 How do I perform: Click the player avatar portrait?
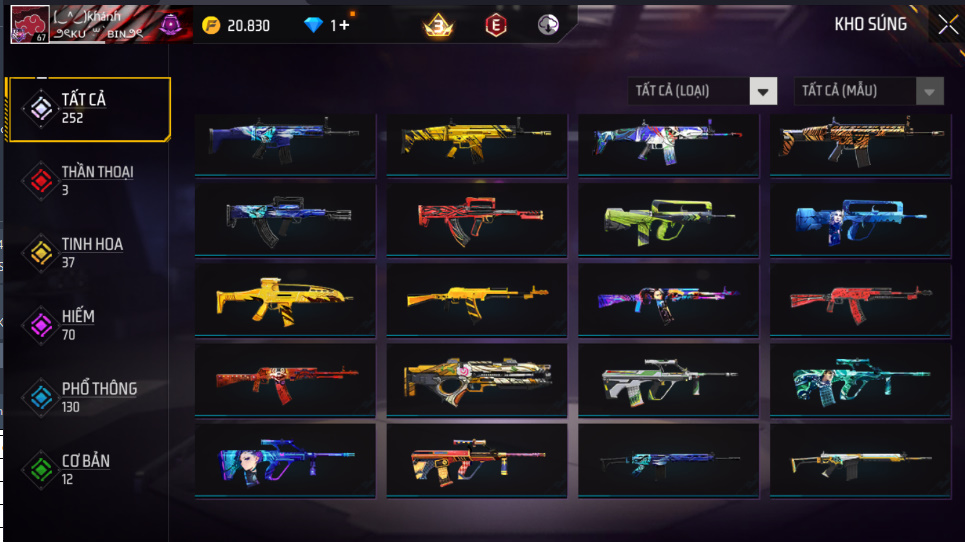pos(30,25)
